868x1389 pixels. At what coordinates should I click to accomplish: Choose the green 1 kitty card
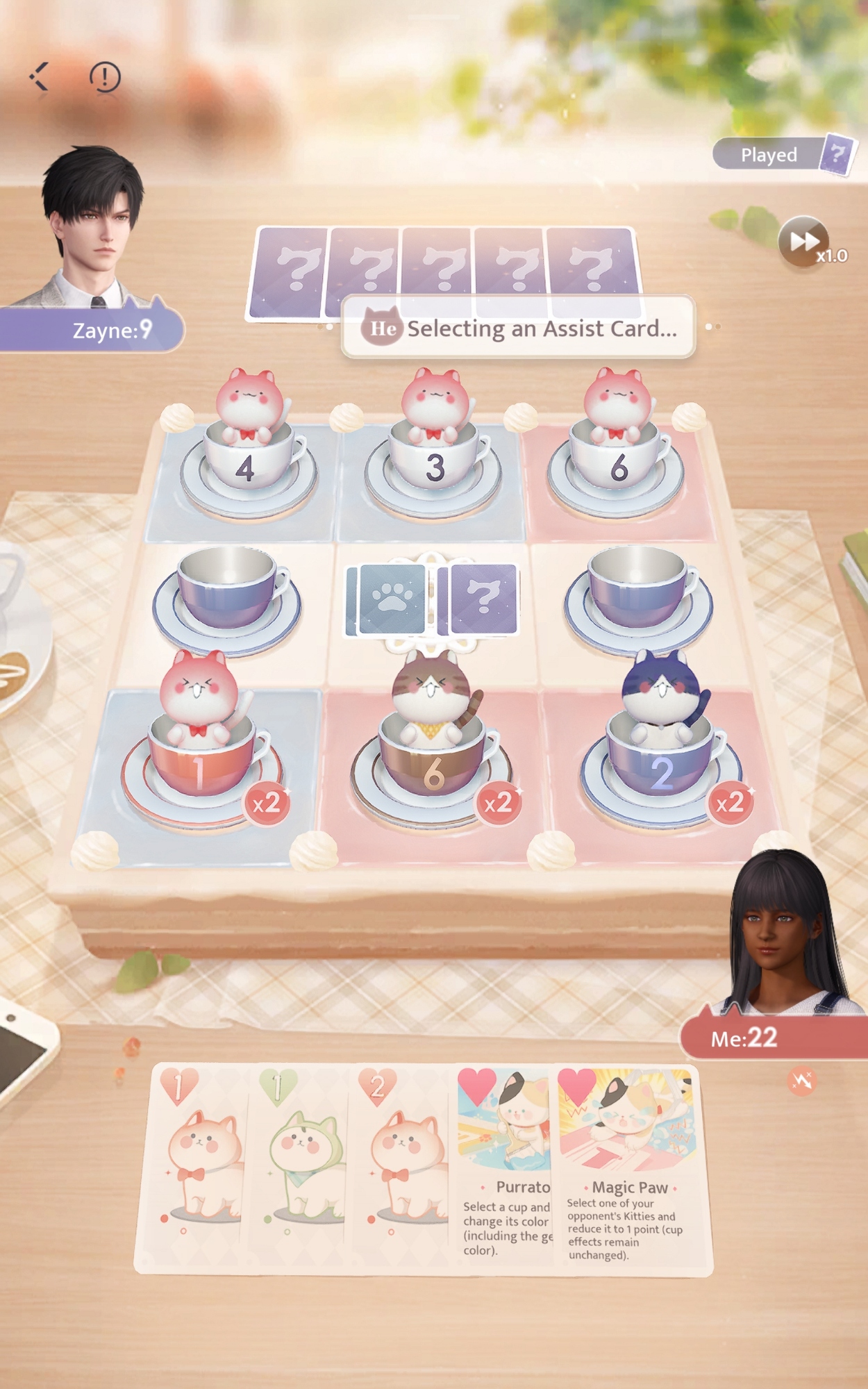[x=300, y=1167]
